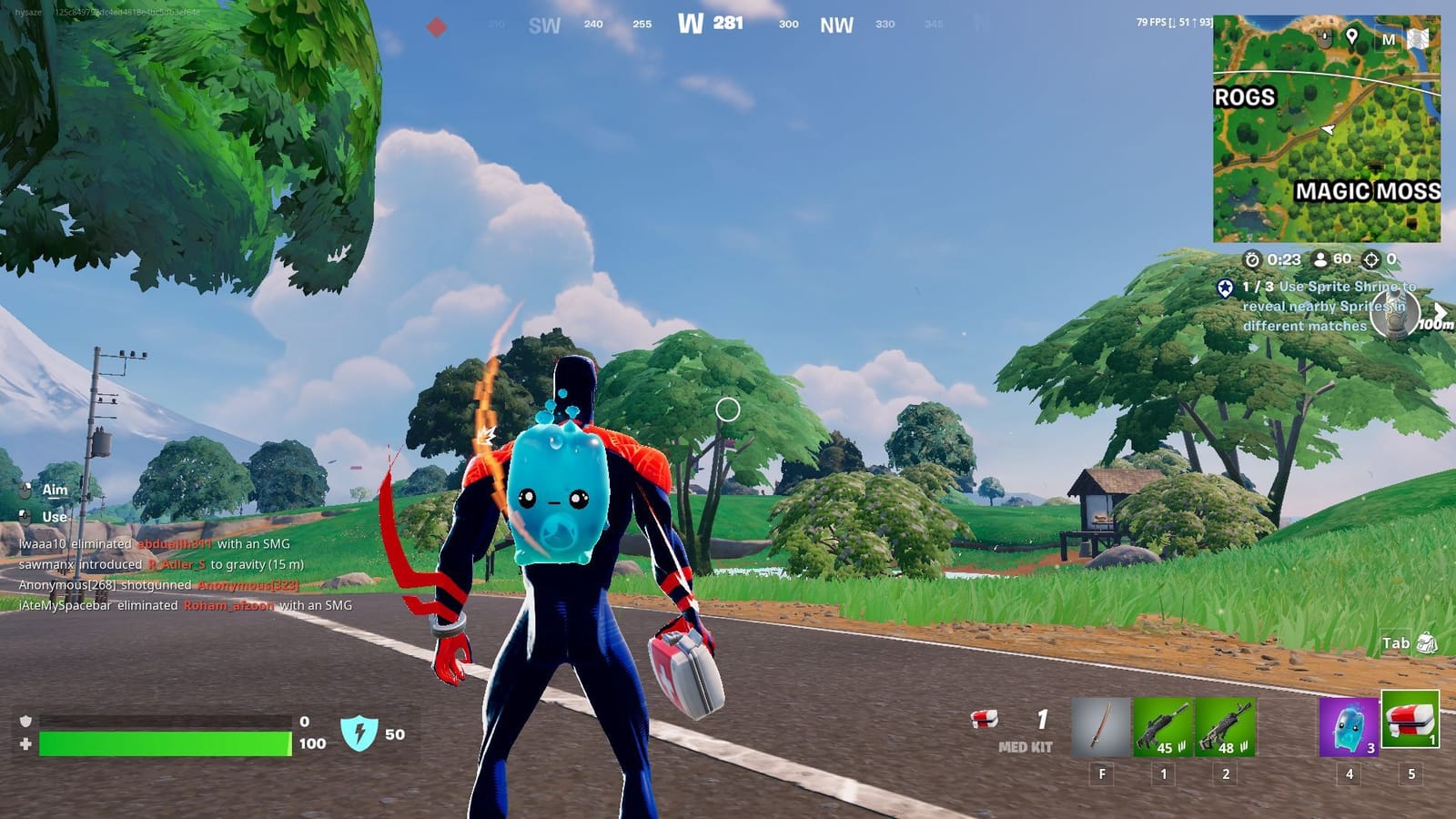
Task: Click the players remaining icon beside 60
Action: tap(1319, 259)
